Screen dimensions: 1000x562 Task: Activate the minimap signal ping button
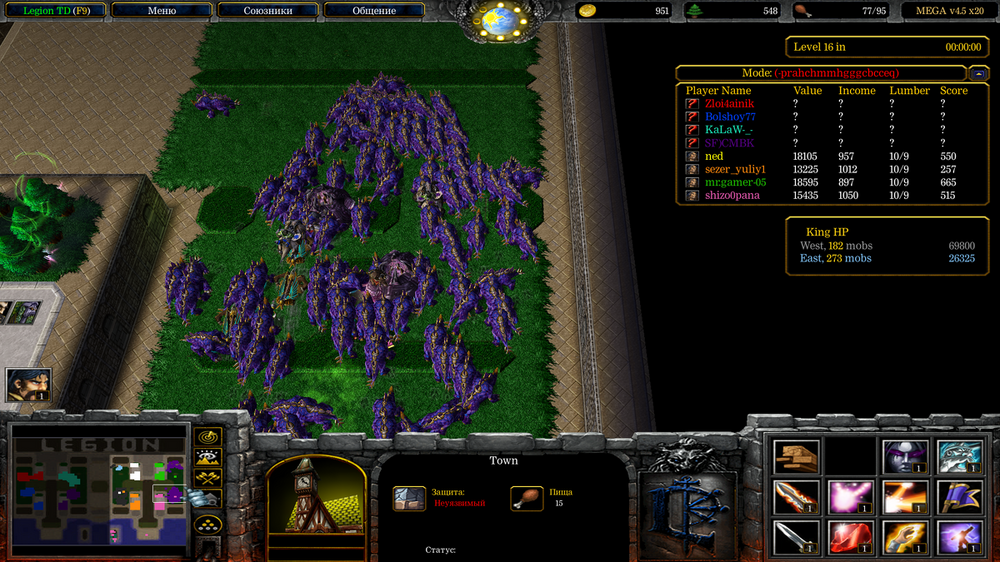tap(208, 438)
